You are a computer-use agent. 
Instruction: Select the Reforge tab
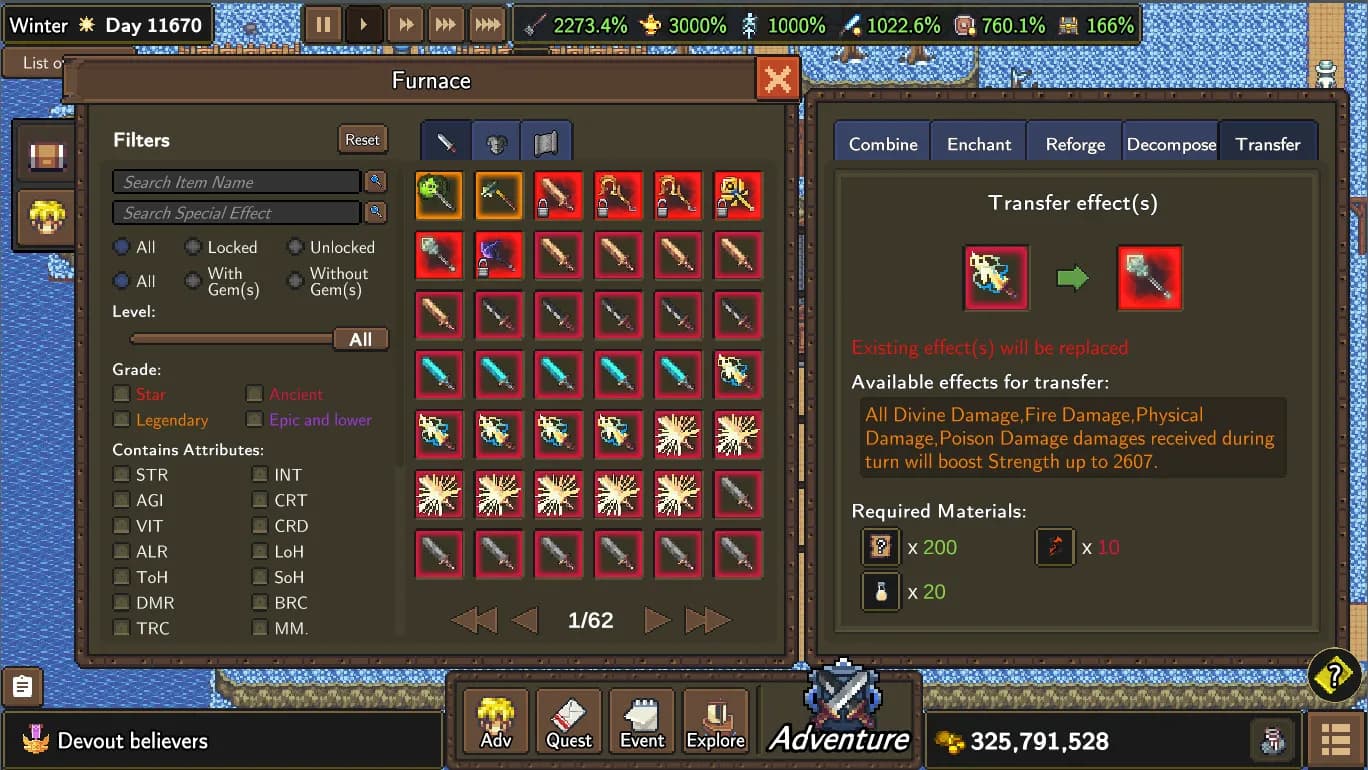1075,144
